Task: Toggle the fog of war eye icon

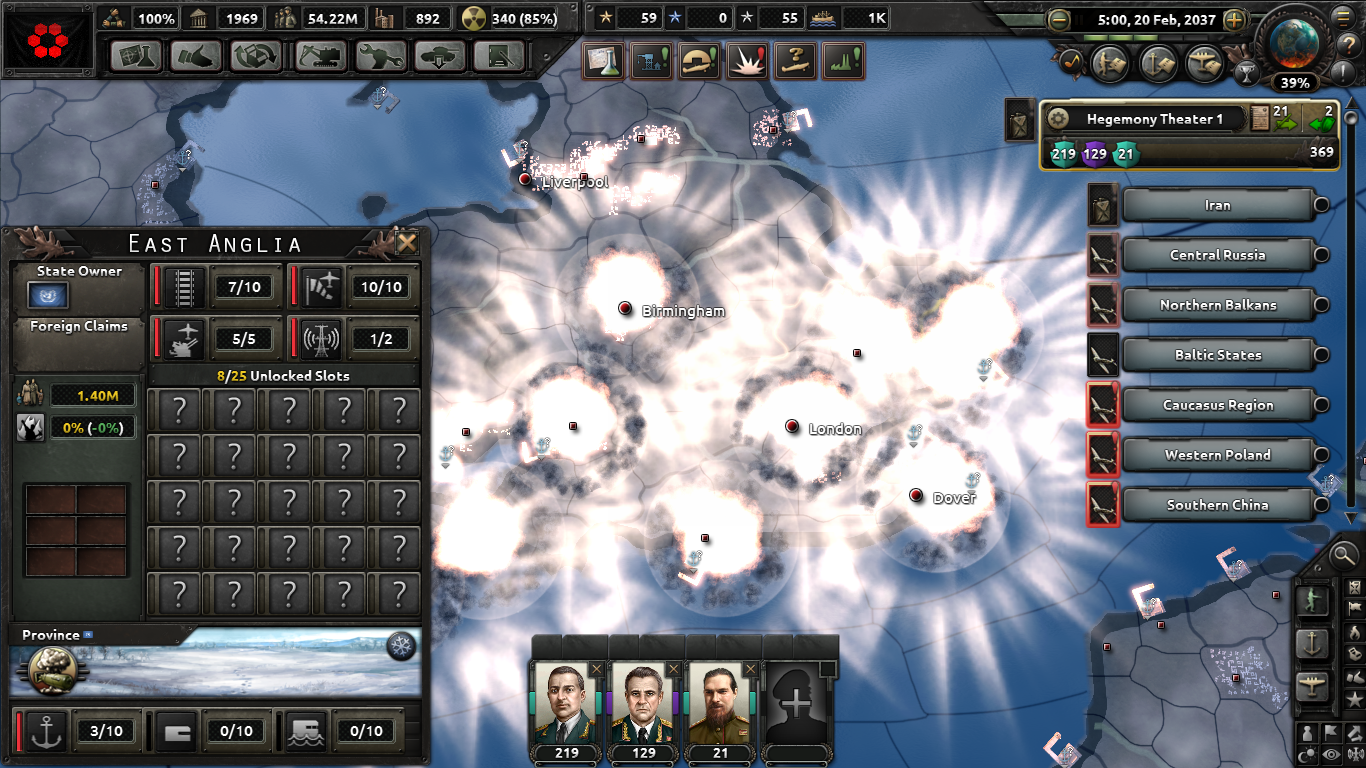Action: (x=1329, y=754)
